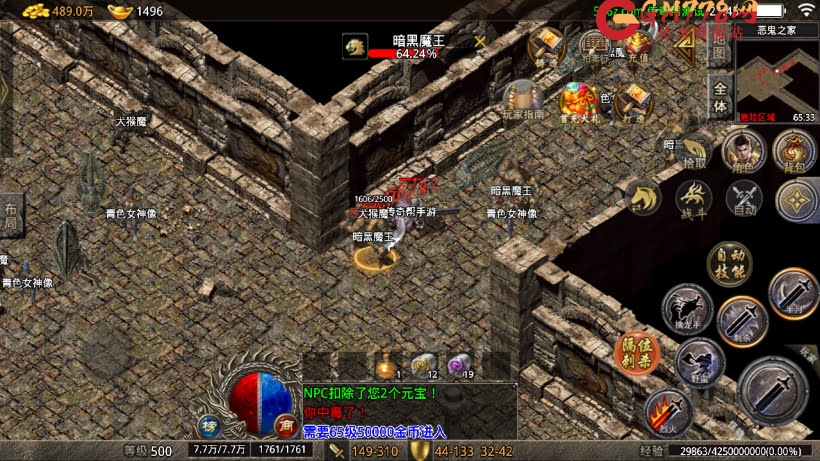The height and width of the screenshot is (461, 820).
Task: Open the 背包 bag inventory
Action: (x=795, y=151)
